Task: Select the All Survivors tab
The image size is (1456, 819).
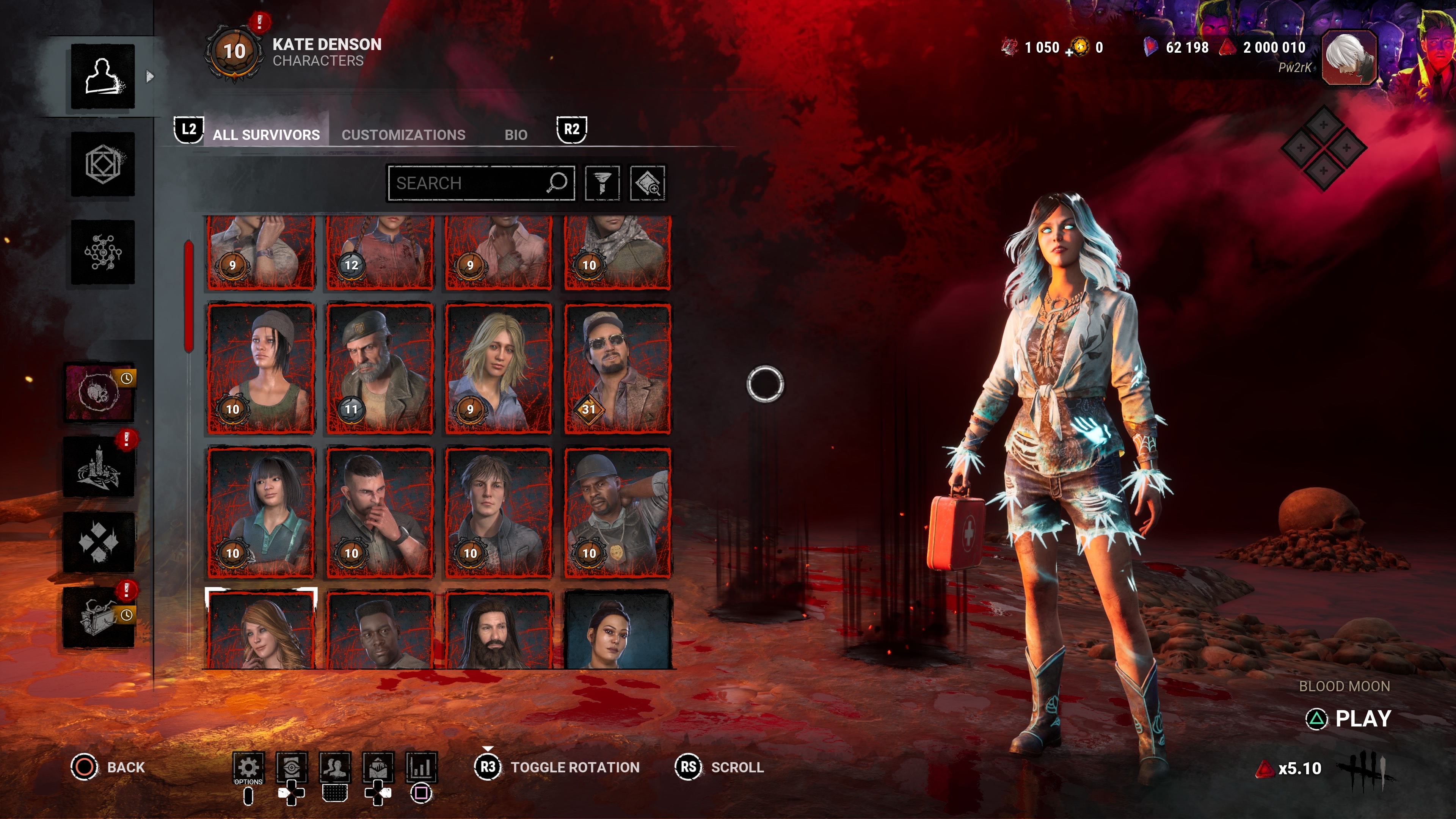Action: pyautogui.click(x=266, y=135)
